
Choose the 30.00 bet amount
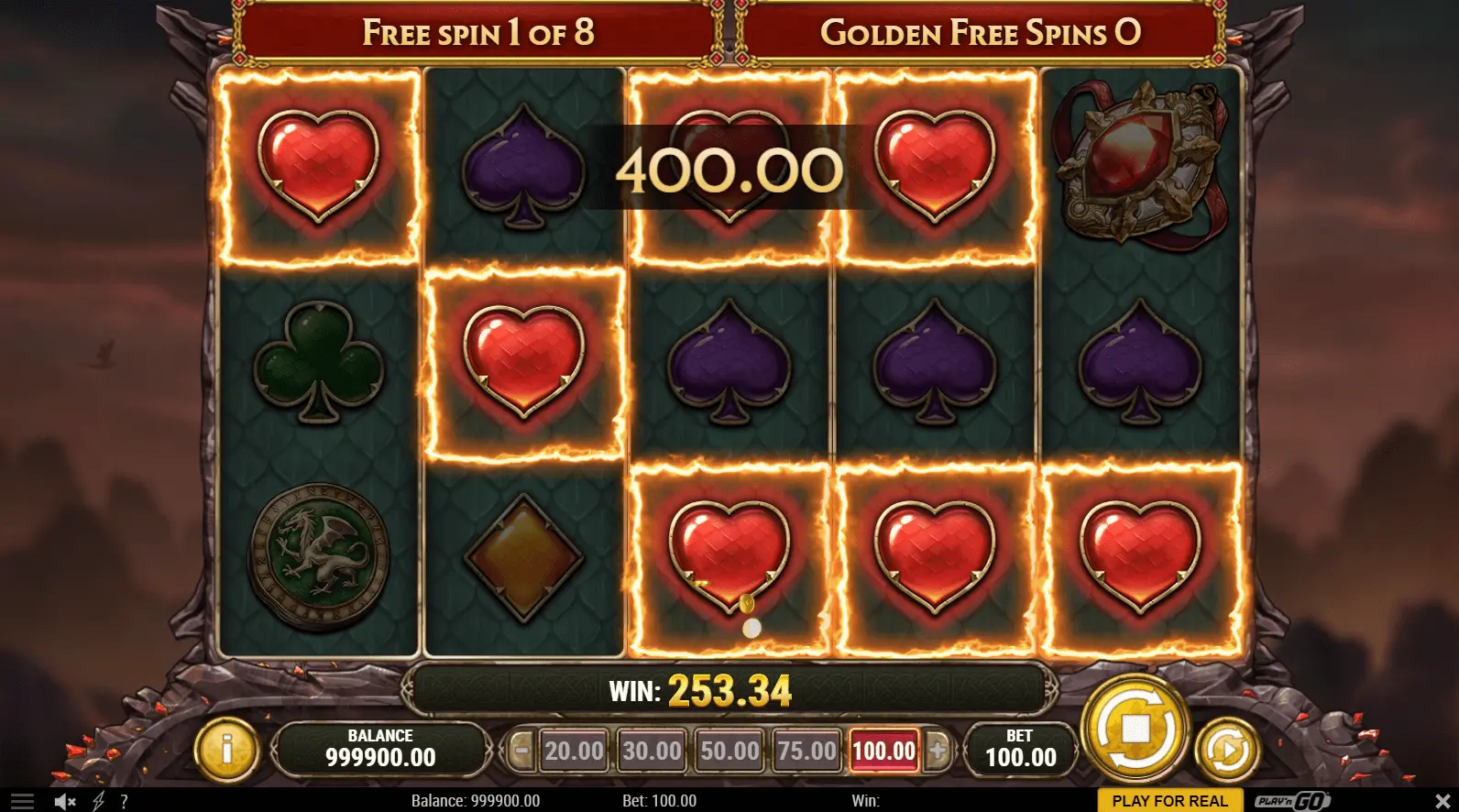(652, 752)
